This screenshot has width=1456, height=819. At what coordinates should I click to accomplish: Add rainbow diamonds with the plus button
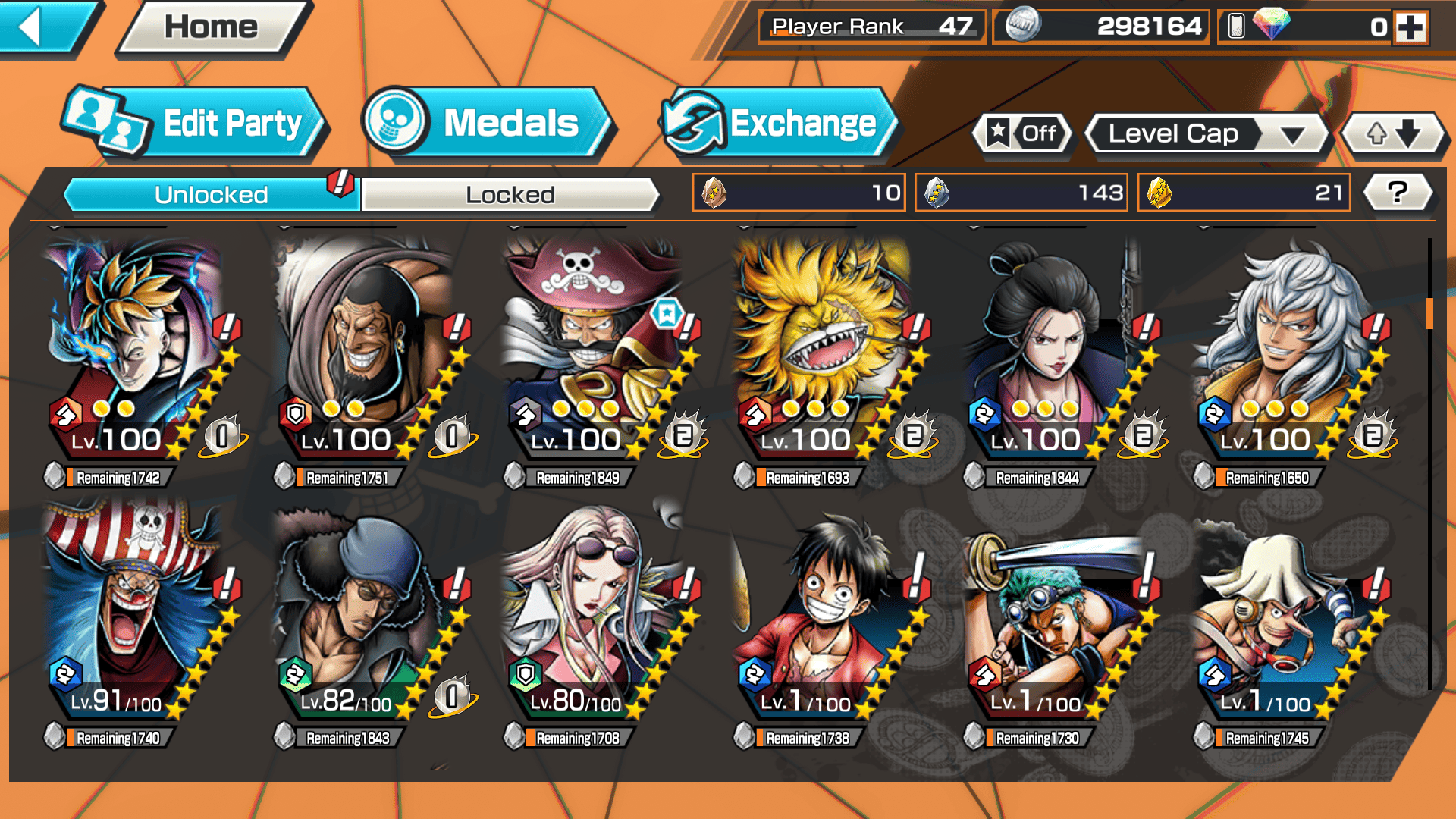pos(1410,27)
